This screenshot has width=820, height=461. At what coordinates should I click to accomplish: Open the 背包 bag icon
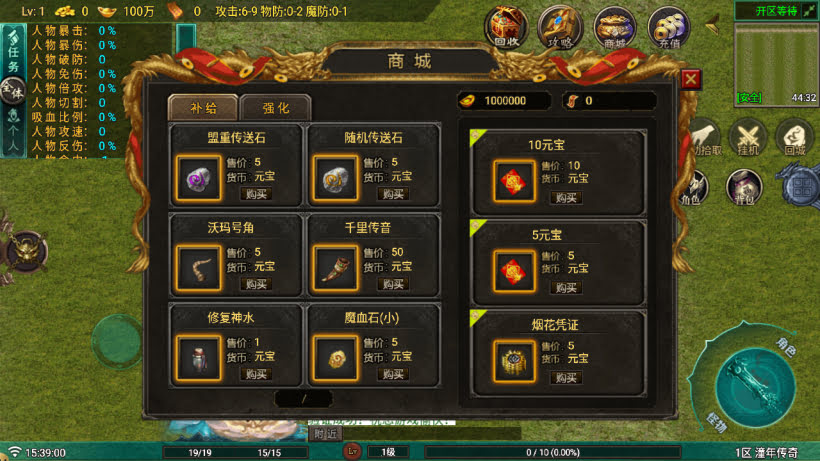742,188
